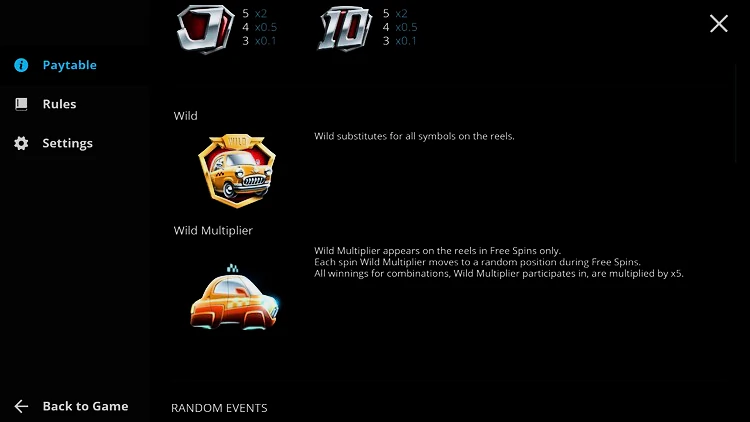Screen dimensions: 750x422
Task: Open the Paytable section
Action: [68, 65]
